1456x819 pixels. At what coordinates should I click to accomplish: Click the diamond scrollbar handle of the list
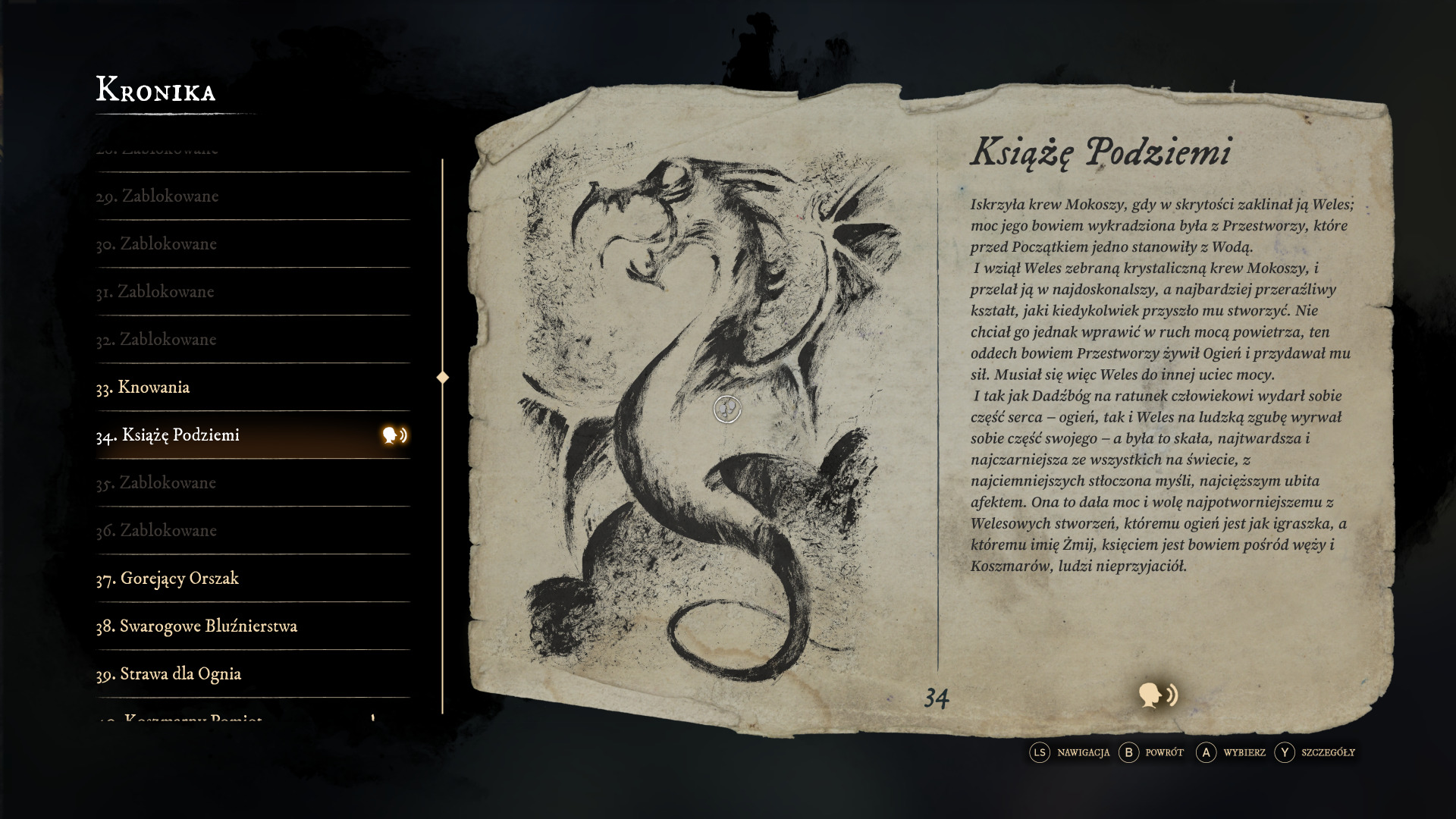[x=443, y=378]
